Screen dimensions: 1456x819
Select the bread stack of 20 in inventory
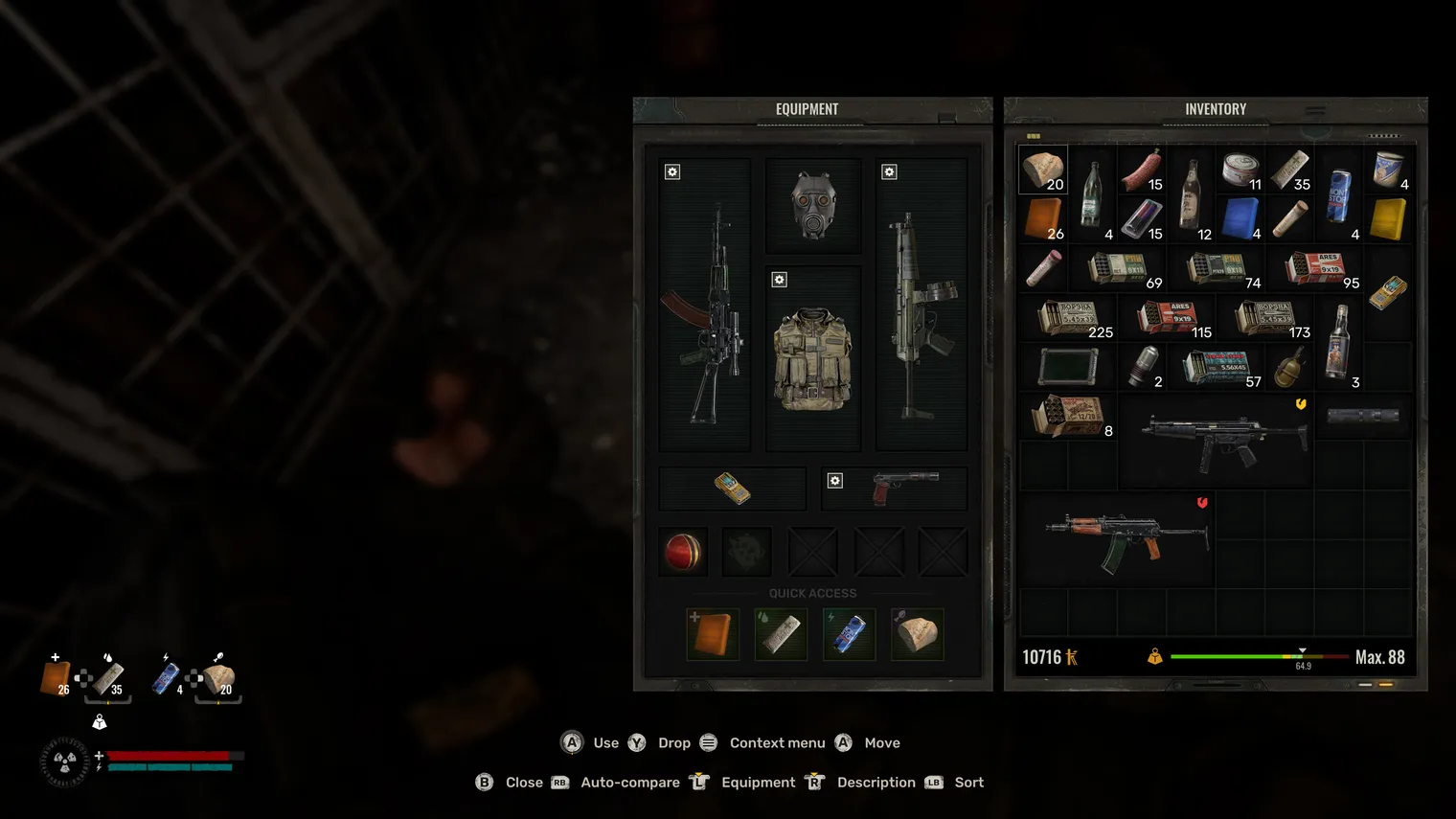point(1042,170)
